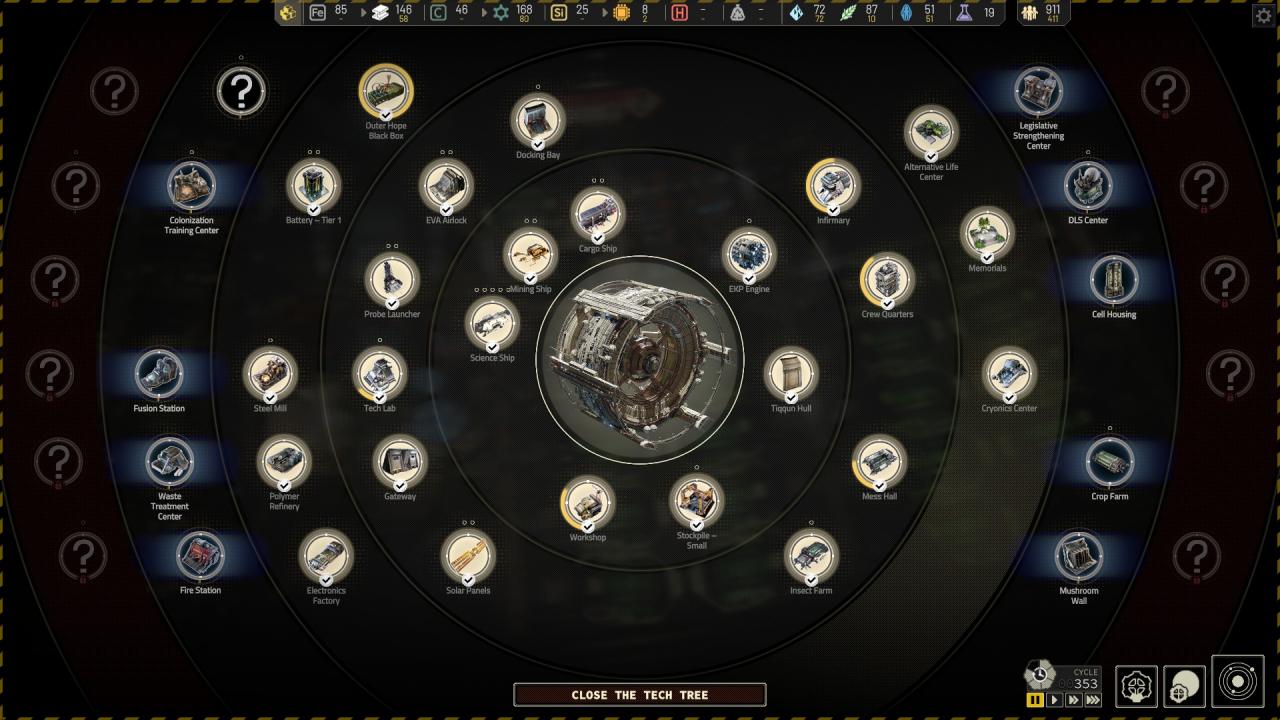Select the Outer Hope Black Box node

[x=386, y=92]
